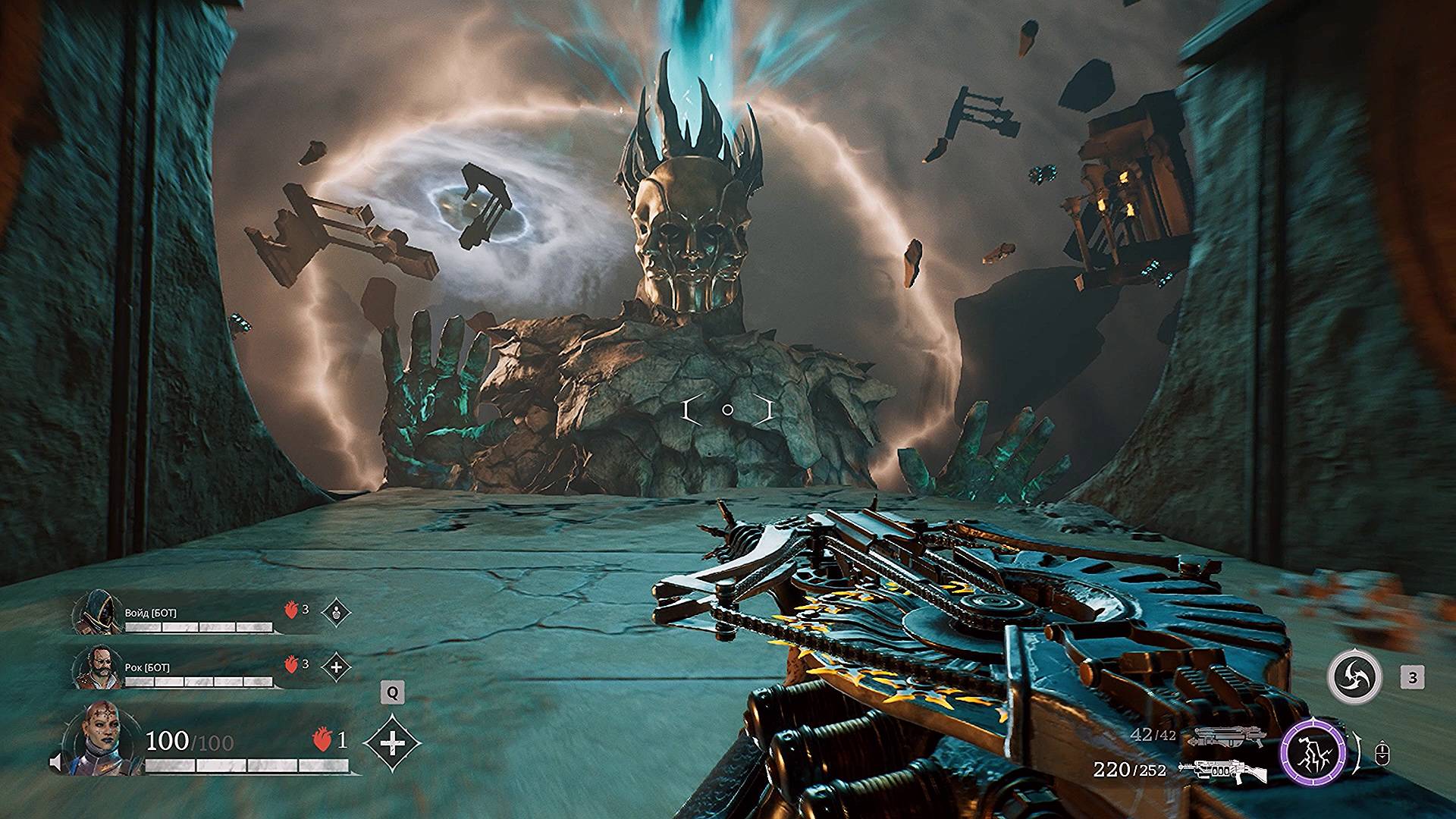Select teammate Рок's mustached portrait

coord(98,667)
